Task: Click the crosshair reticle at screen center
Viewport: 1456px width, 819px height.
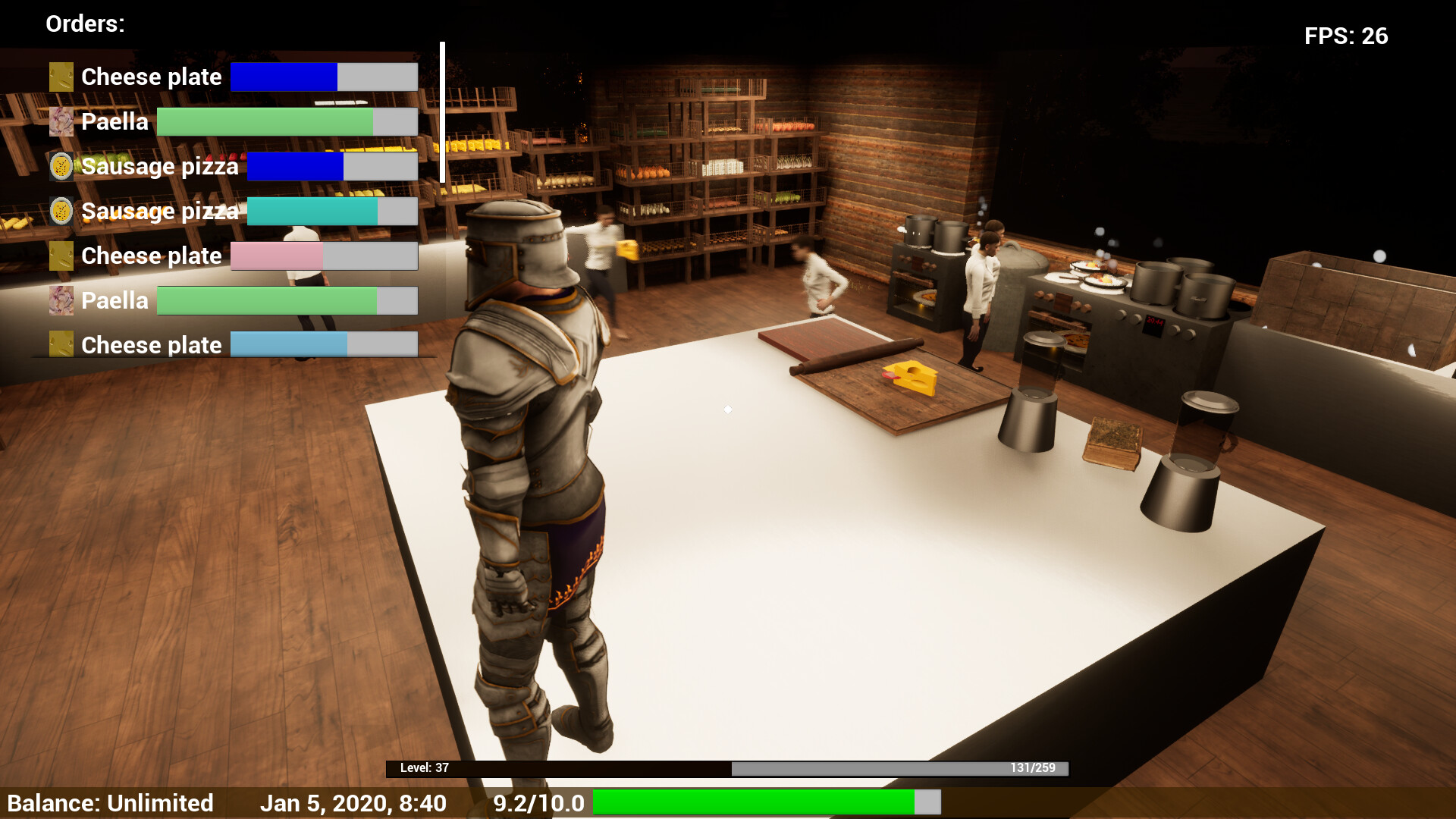Action: click(728, 409)
